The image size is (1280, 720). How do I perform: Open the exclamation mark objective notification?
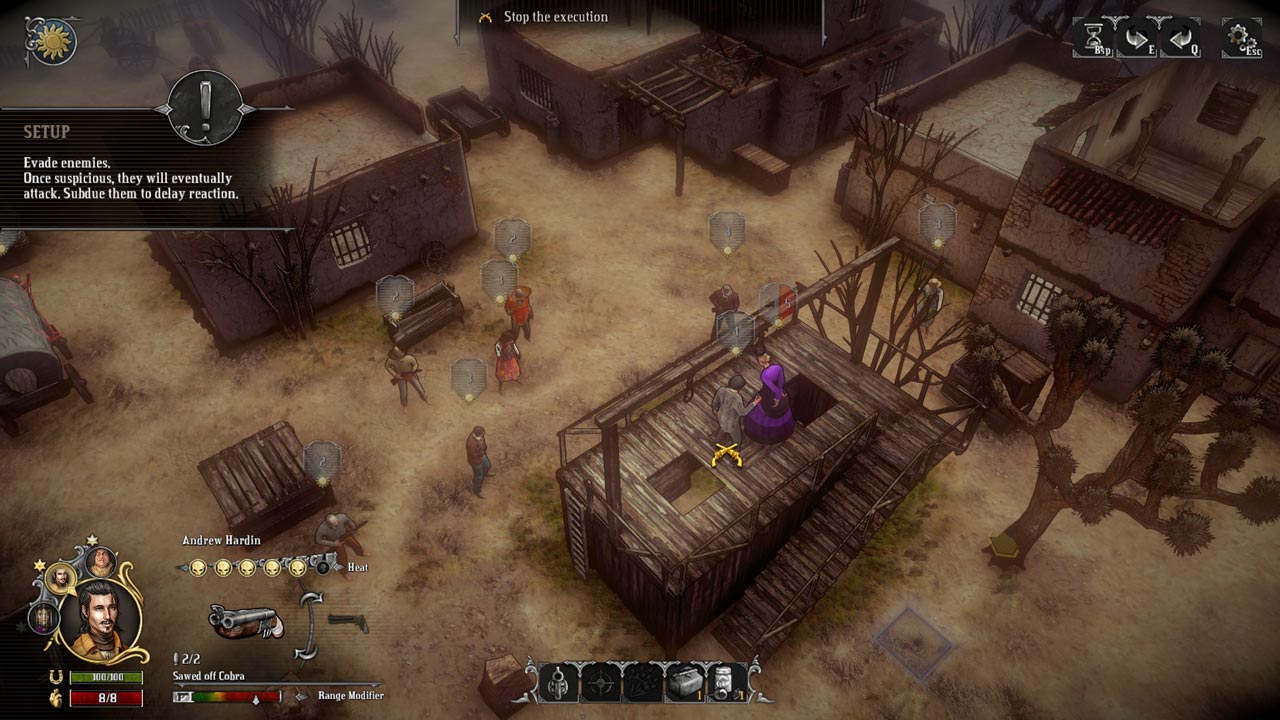click(x=206, y=107)
